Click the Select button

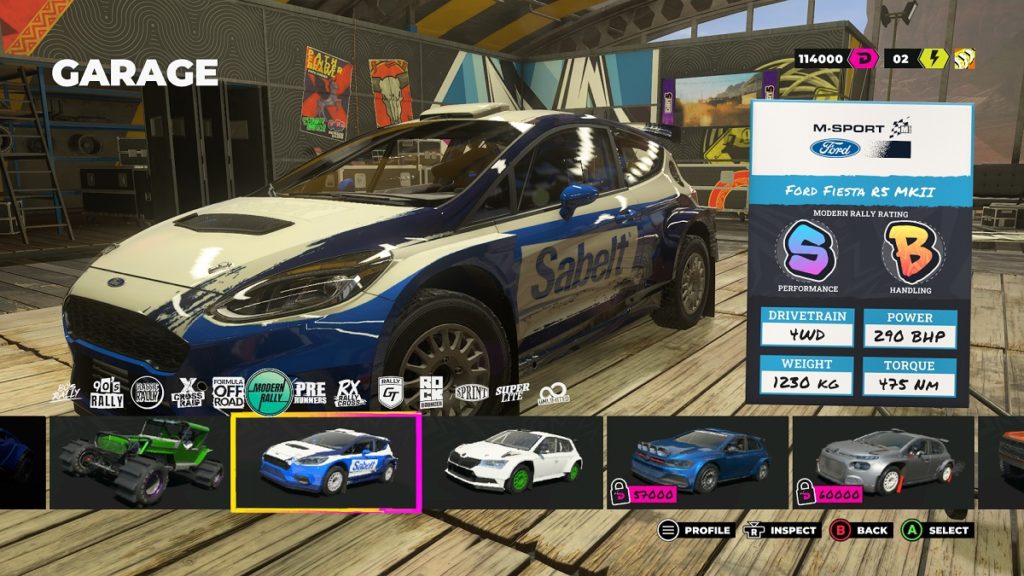click(936, 530)
